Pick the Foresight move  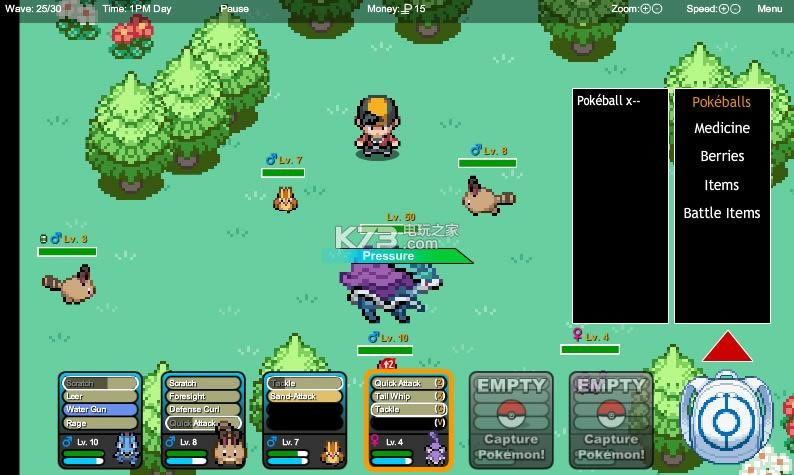coord(203,396)
